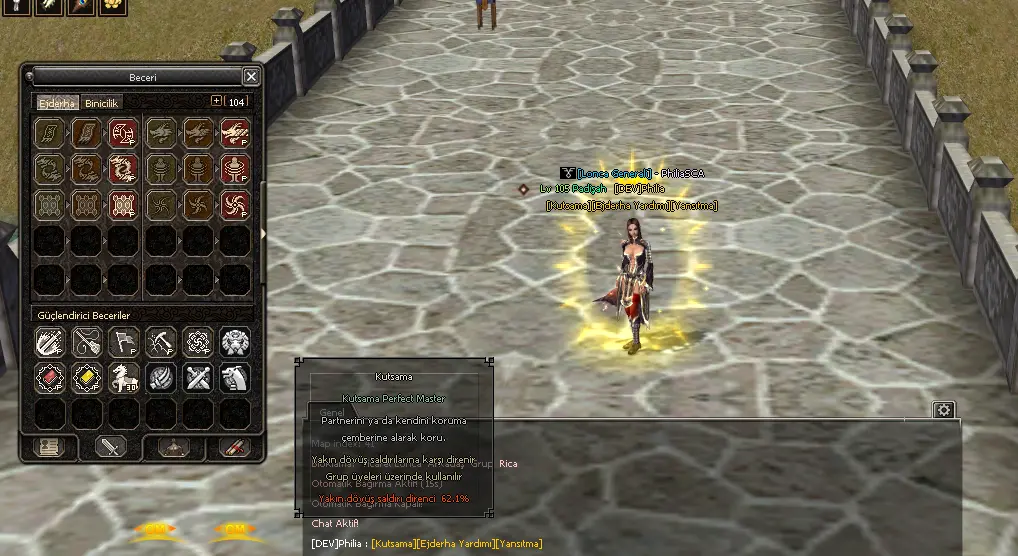The image size is (1018, 556).
Task: Choose the red gem support skill icon
Action: (50, 377)
